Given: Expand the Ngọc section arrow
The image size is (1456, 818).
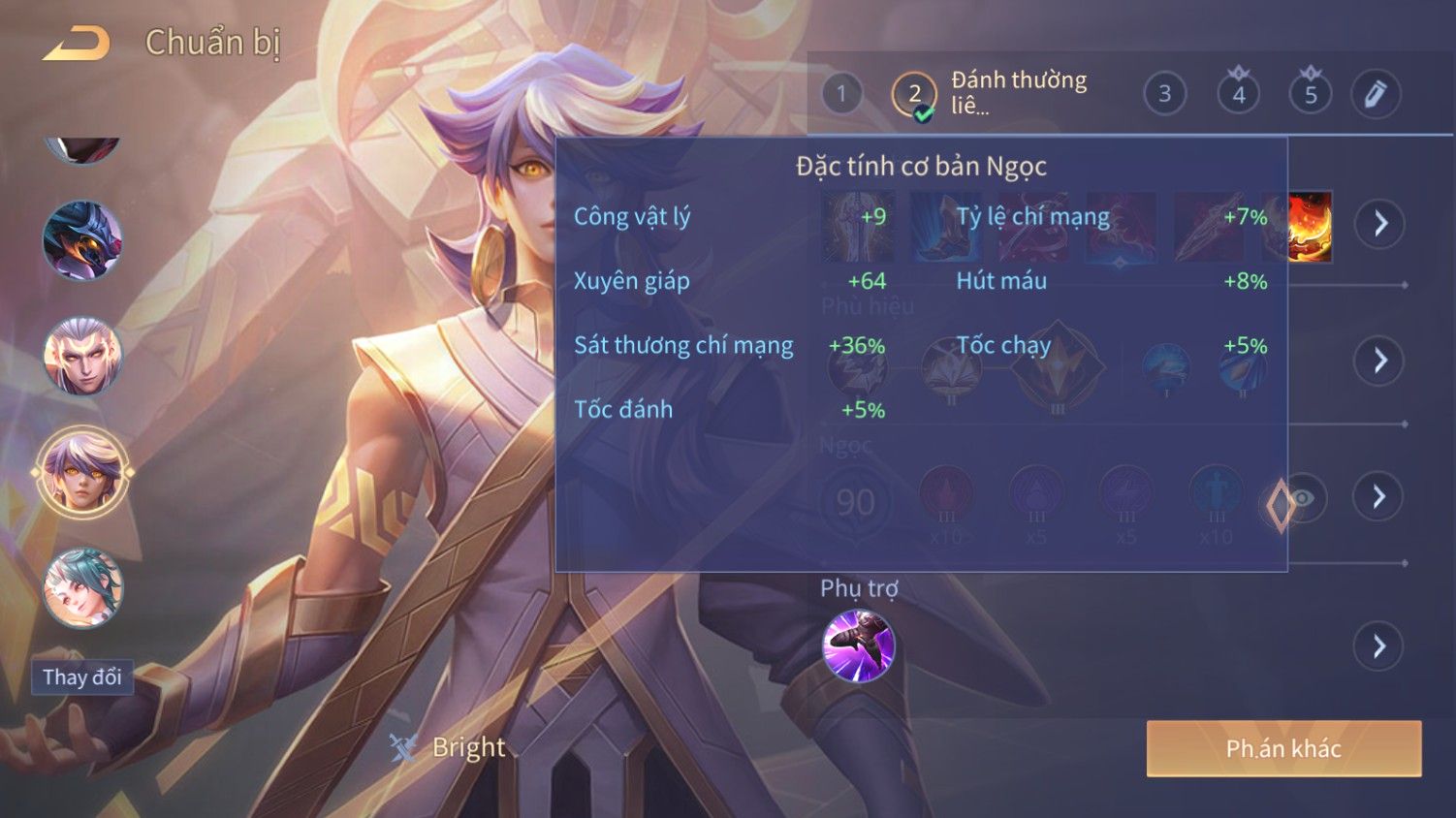Looking at the screenshot, I should click(x=1380, y=497).
